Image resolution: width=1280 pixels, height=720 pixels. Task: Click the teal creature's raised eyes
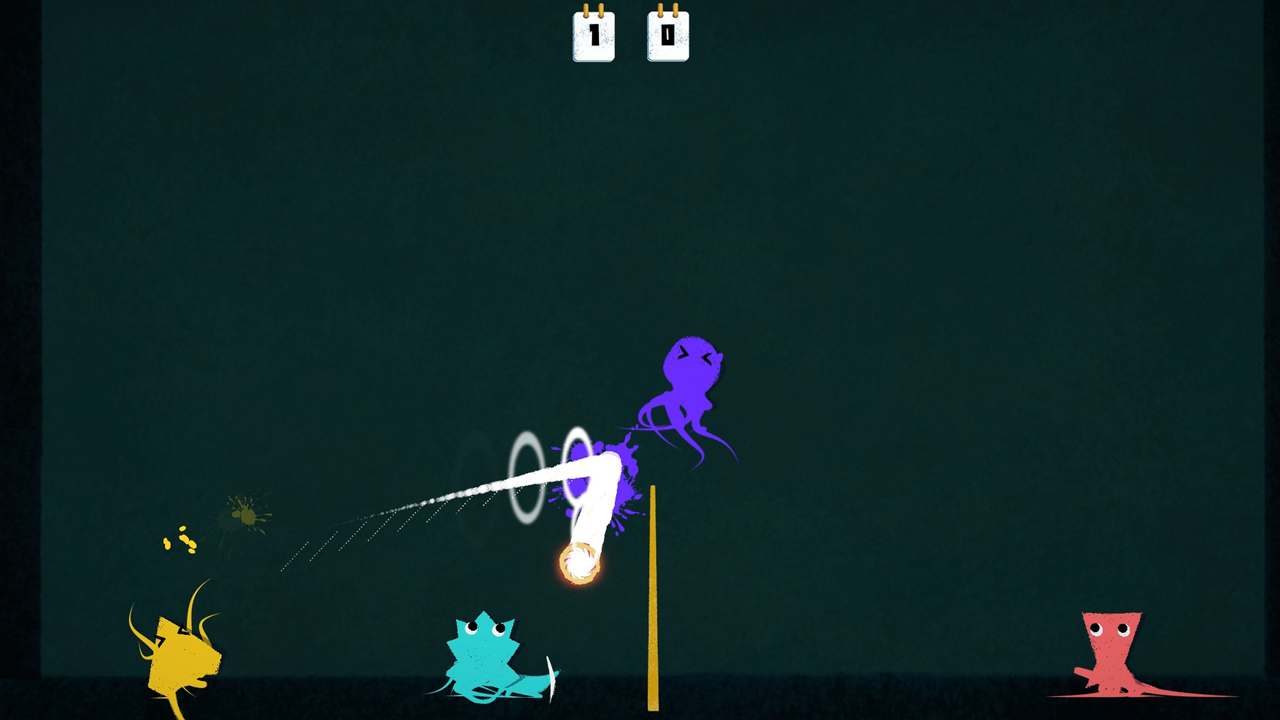(487, 627)
